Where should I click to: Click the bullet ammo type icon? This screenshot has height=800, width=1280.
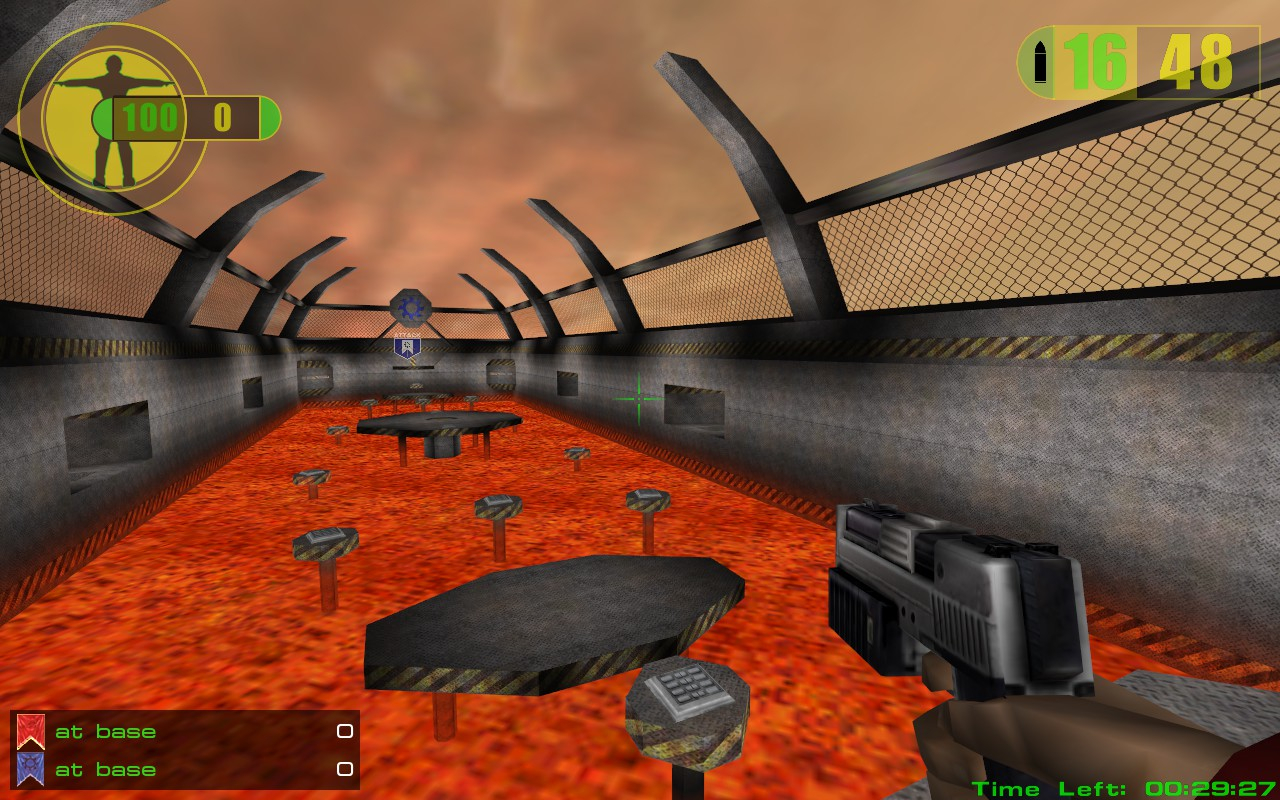point(1039,62)
